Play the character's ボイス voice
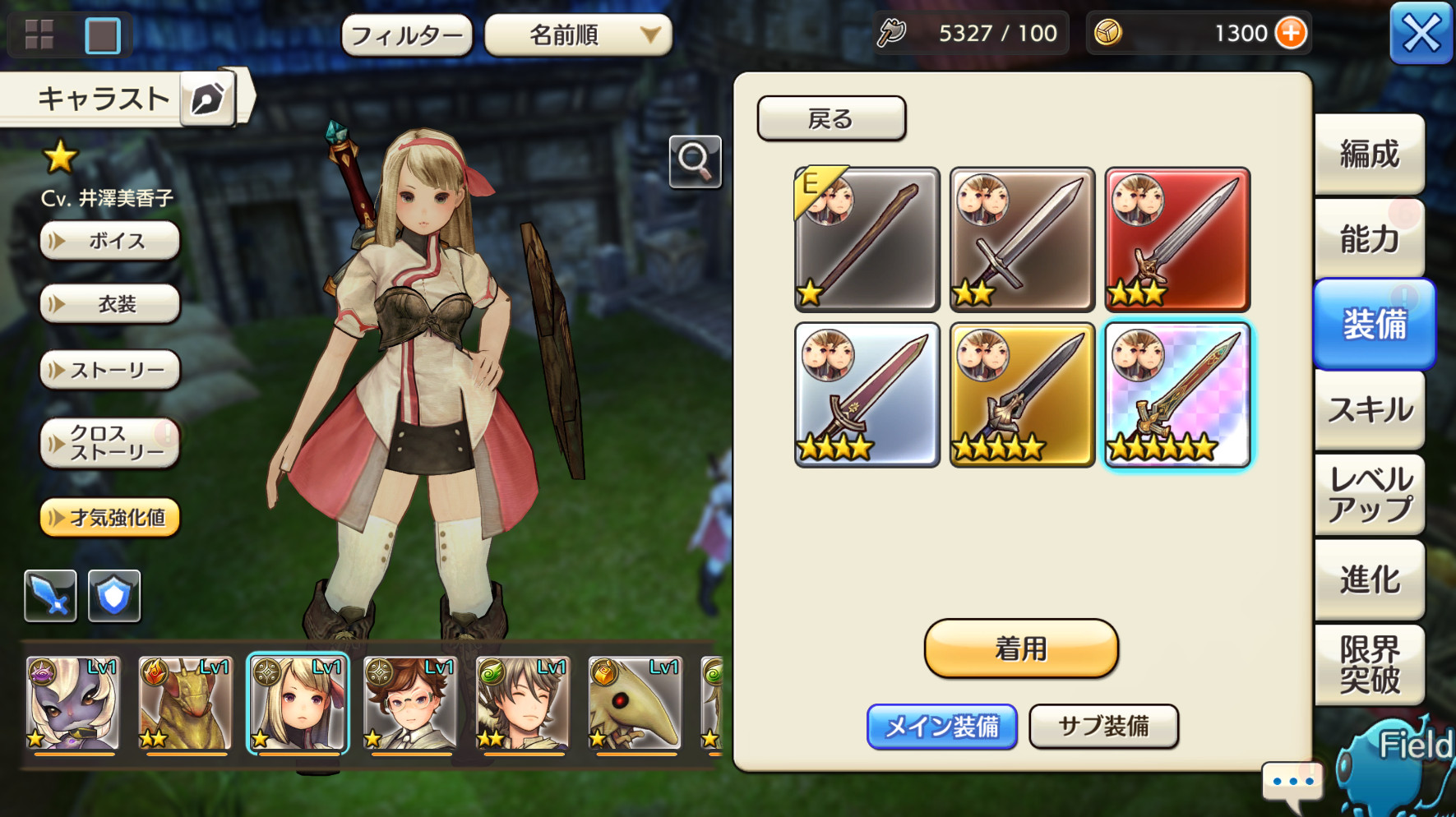Viewport: 1456px width, 817px height. click(109, 241)
